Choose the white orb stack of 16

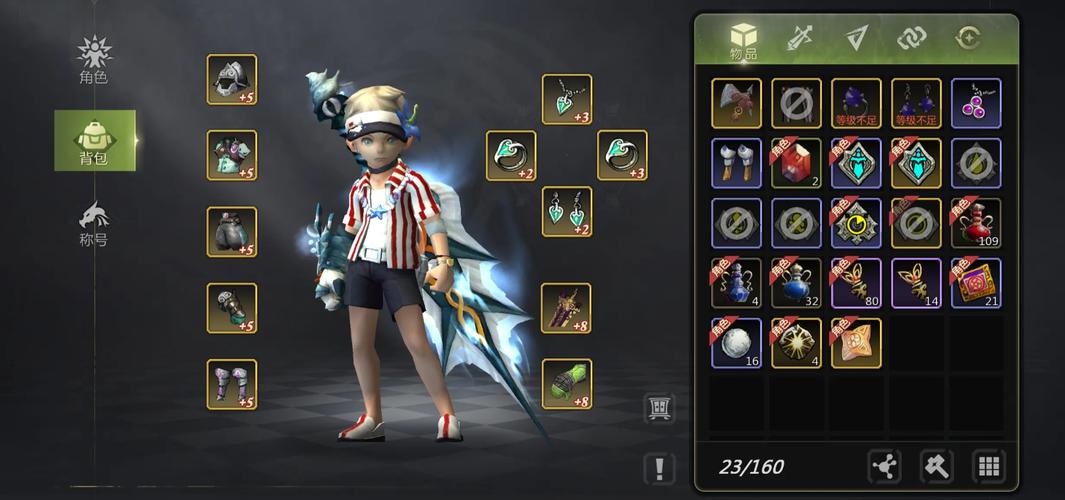tap(736, 343)
